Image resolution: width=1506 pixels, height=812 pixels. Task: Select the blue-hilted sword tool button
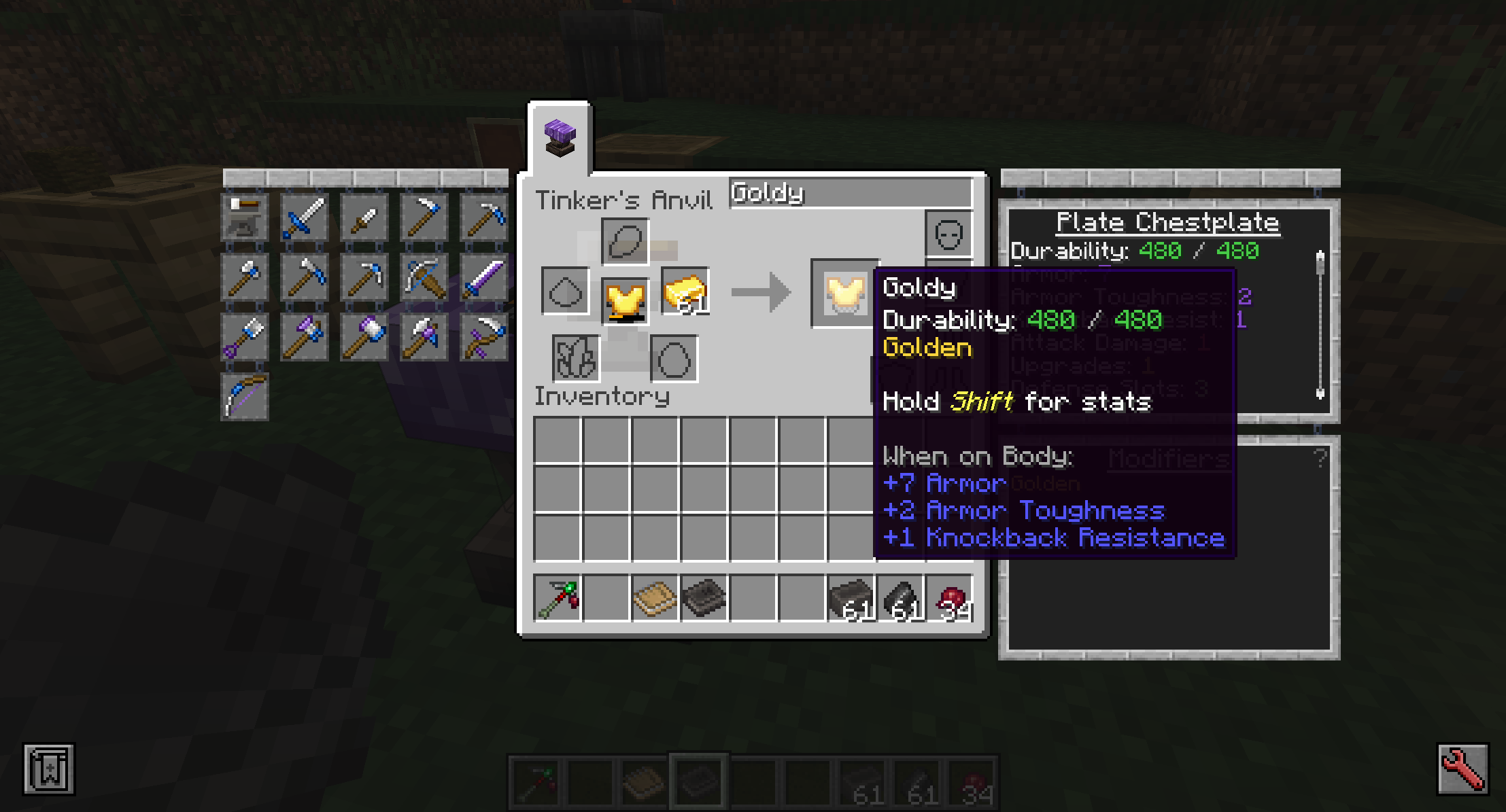304,217
